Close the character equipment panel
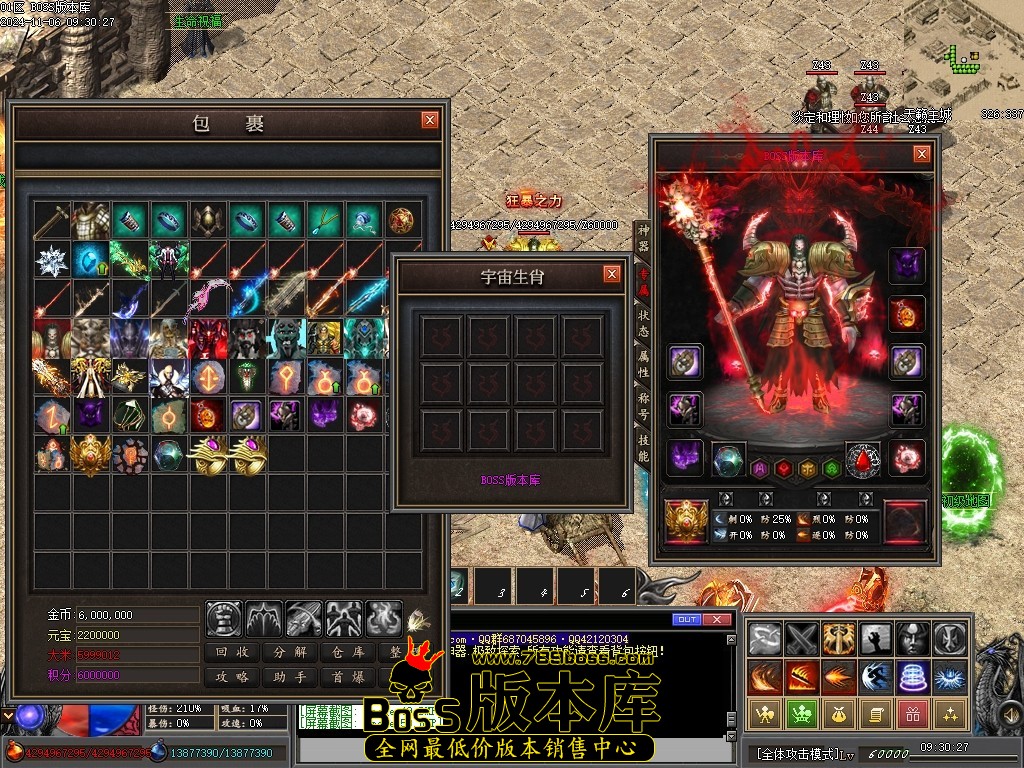The height and width of the screenshot is (768, 1024). tap(922, 154)
